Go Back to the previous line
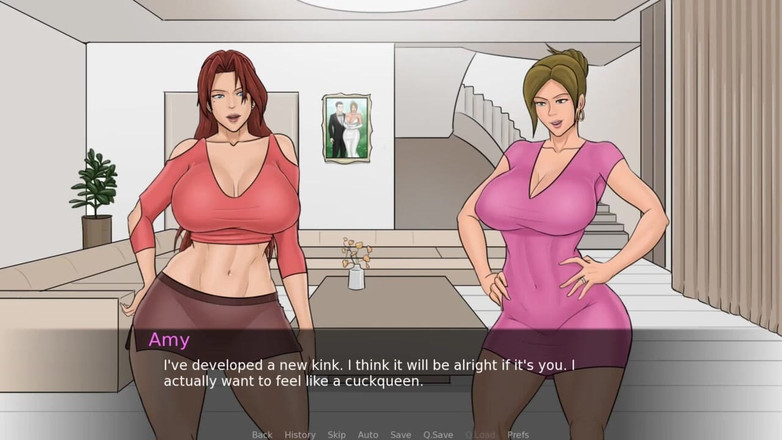The width and height of the screenshot is (782, 440). (262, 434)
